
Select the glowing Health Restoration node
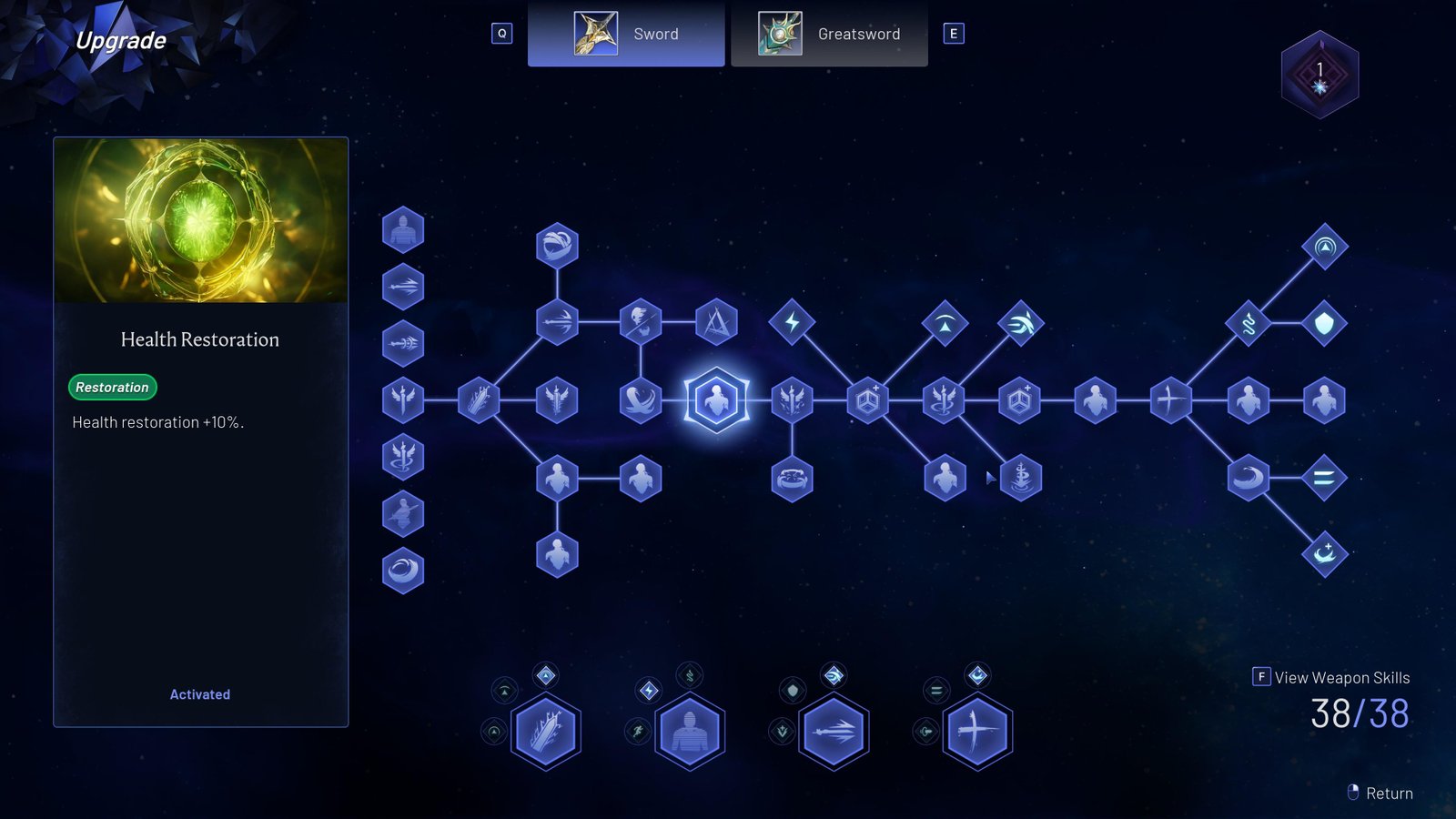point(716,400)
